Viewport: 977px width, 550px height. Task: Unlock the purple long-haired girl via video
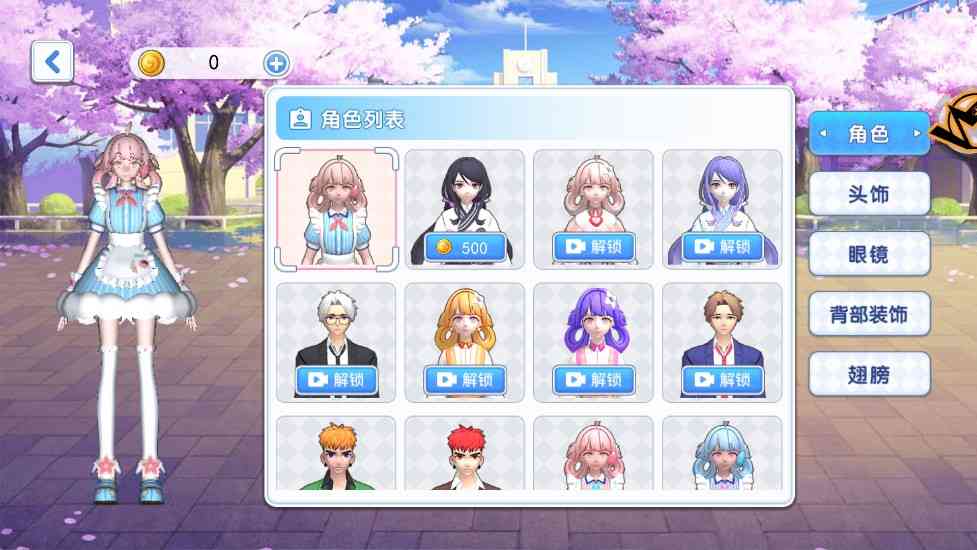point(723,247)
